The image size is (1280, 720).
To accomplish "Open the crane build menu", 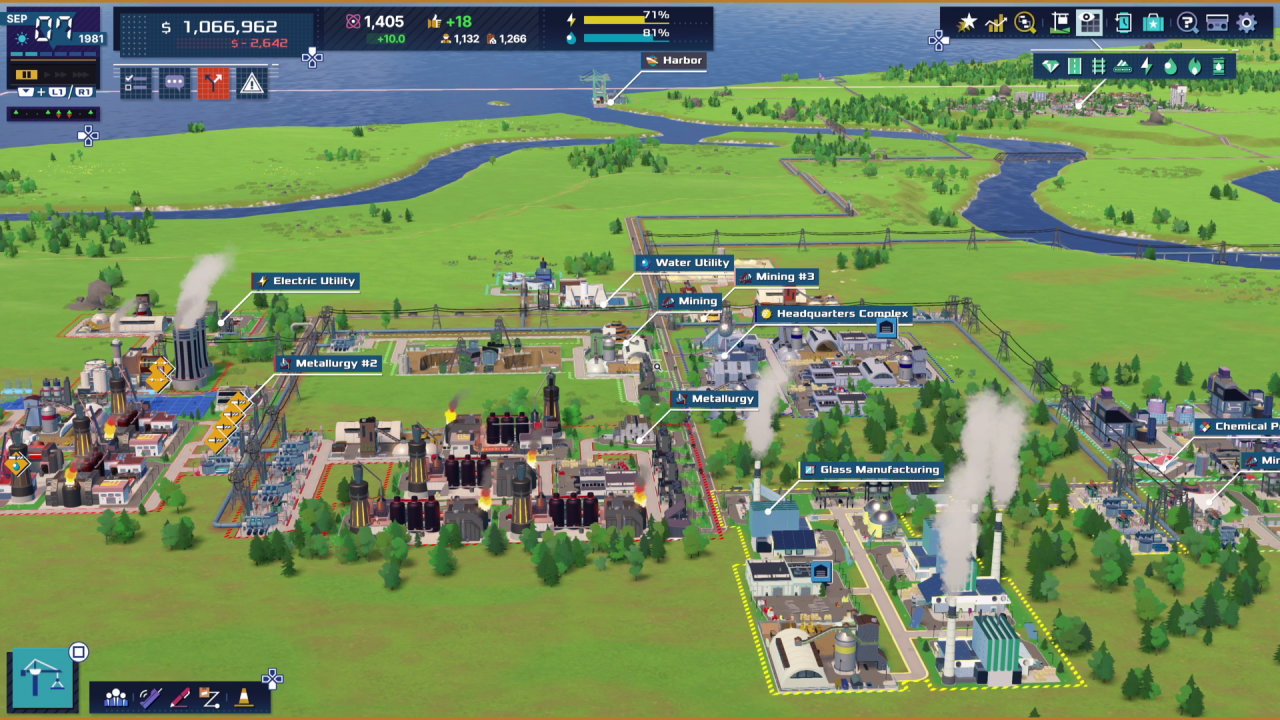I will pyautogui.click(x=41, y=679).
